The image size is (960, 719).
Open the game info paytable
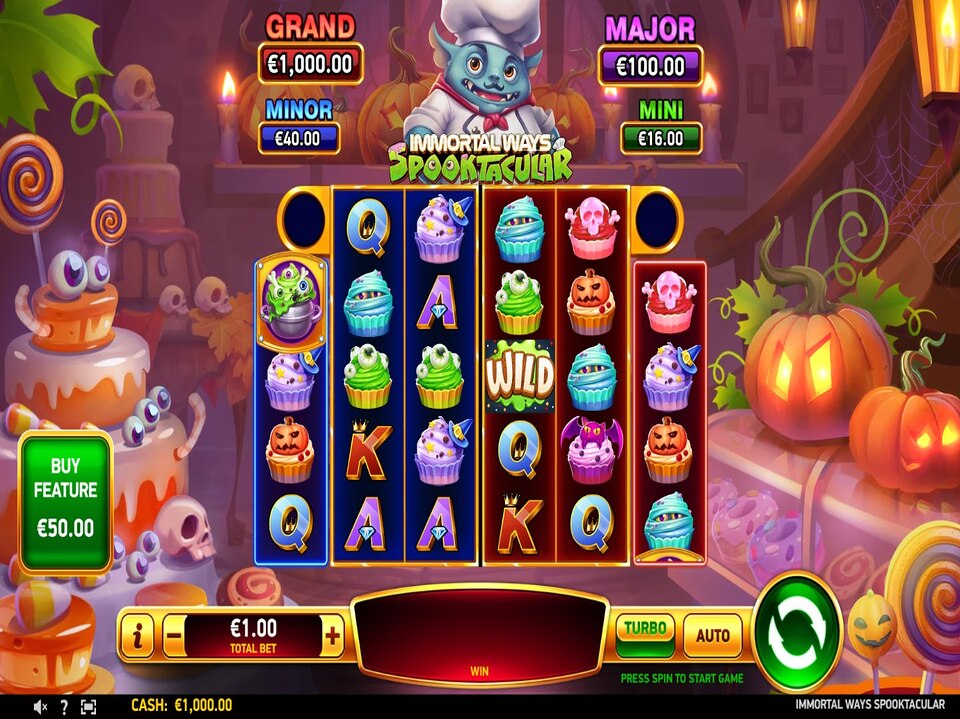(x=137, y=635)
